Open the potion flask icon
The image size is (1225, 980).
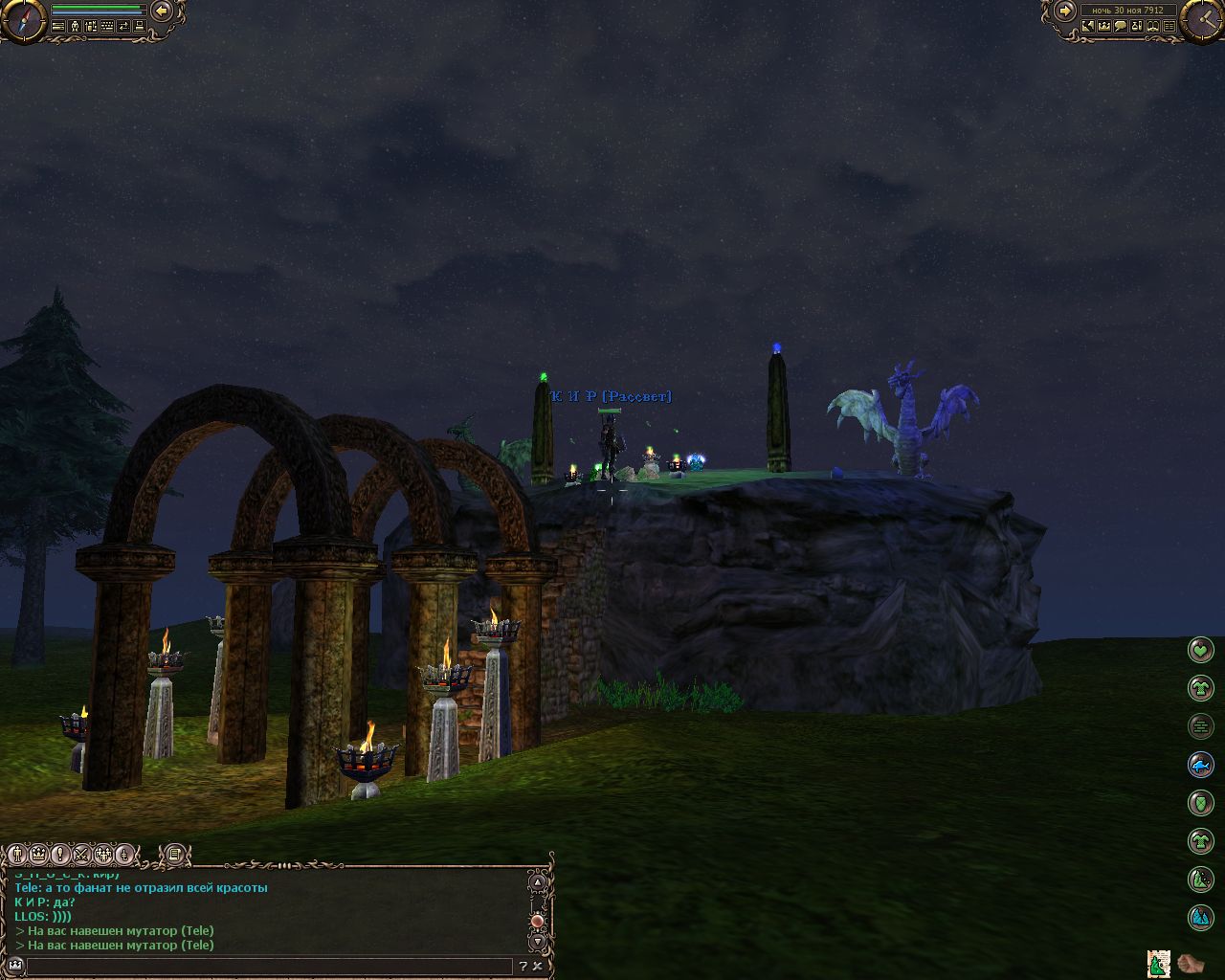(1137, 27)
